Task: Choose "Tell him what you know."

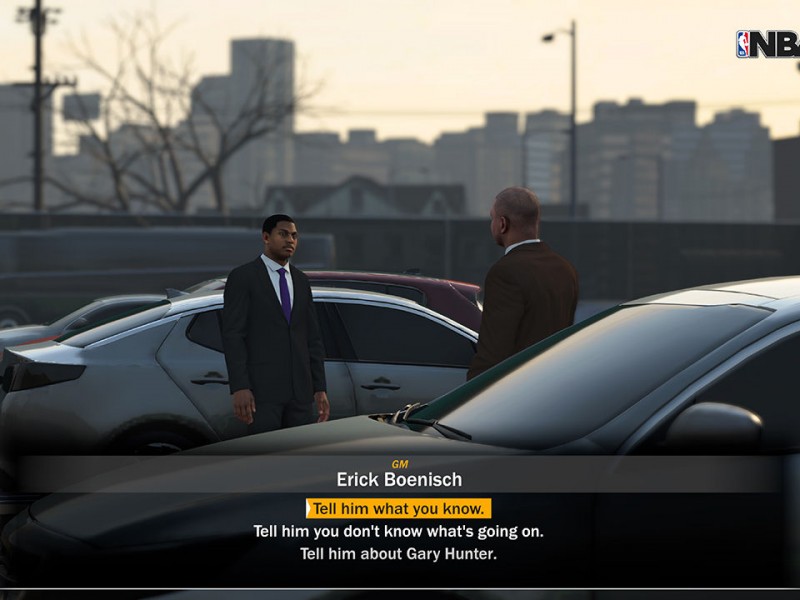Action: pyautogui.click(x=399, y=508)
